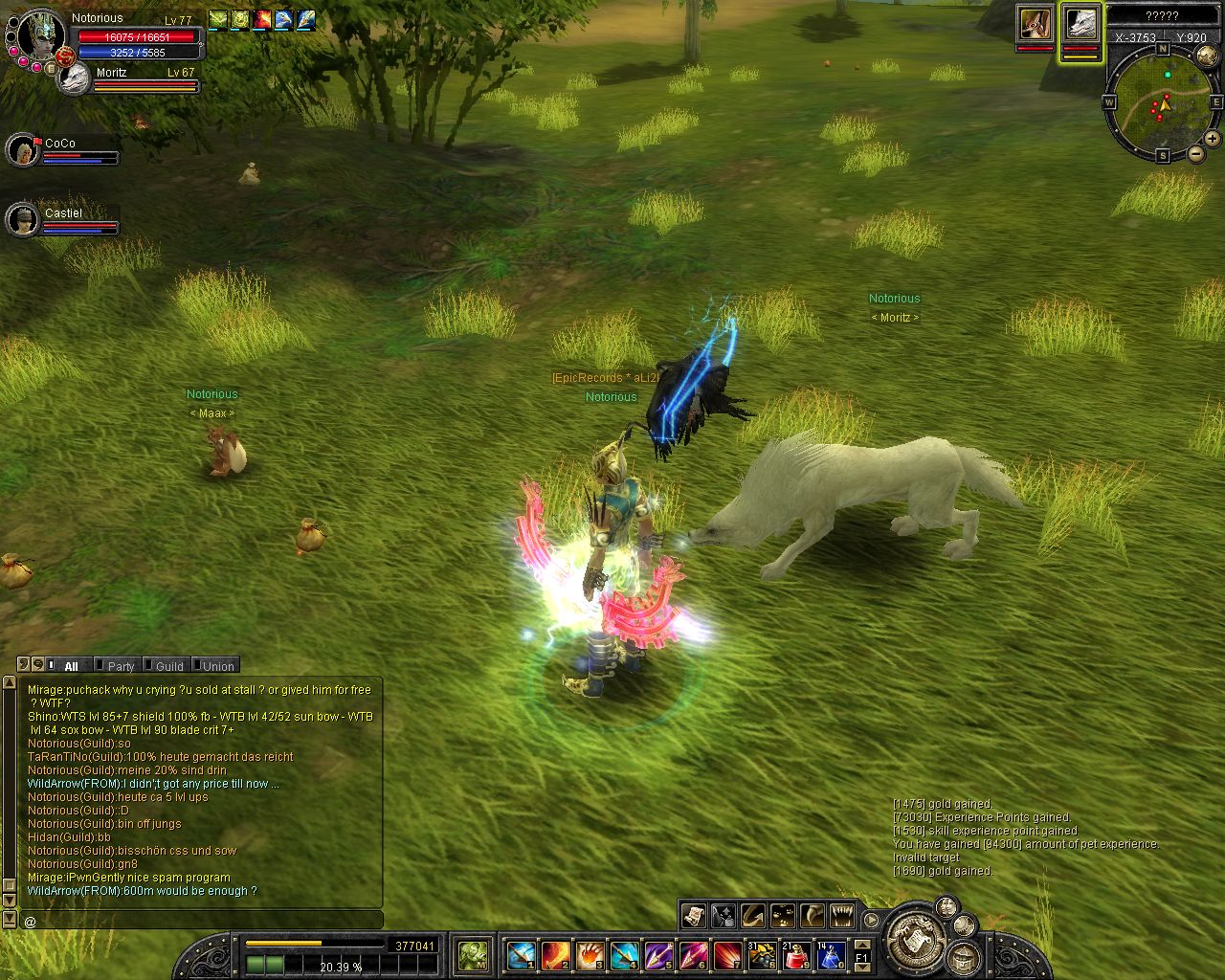Click the pet fangs attack command icon
1225x980 pixels.
(841, 916)
